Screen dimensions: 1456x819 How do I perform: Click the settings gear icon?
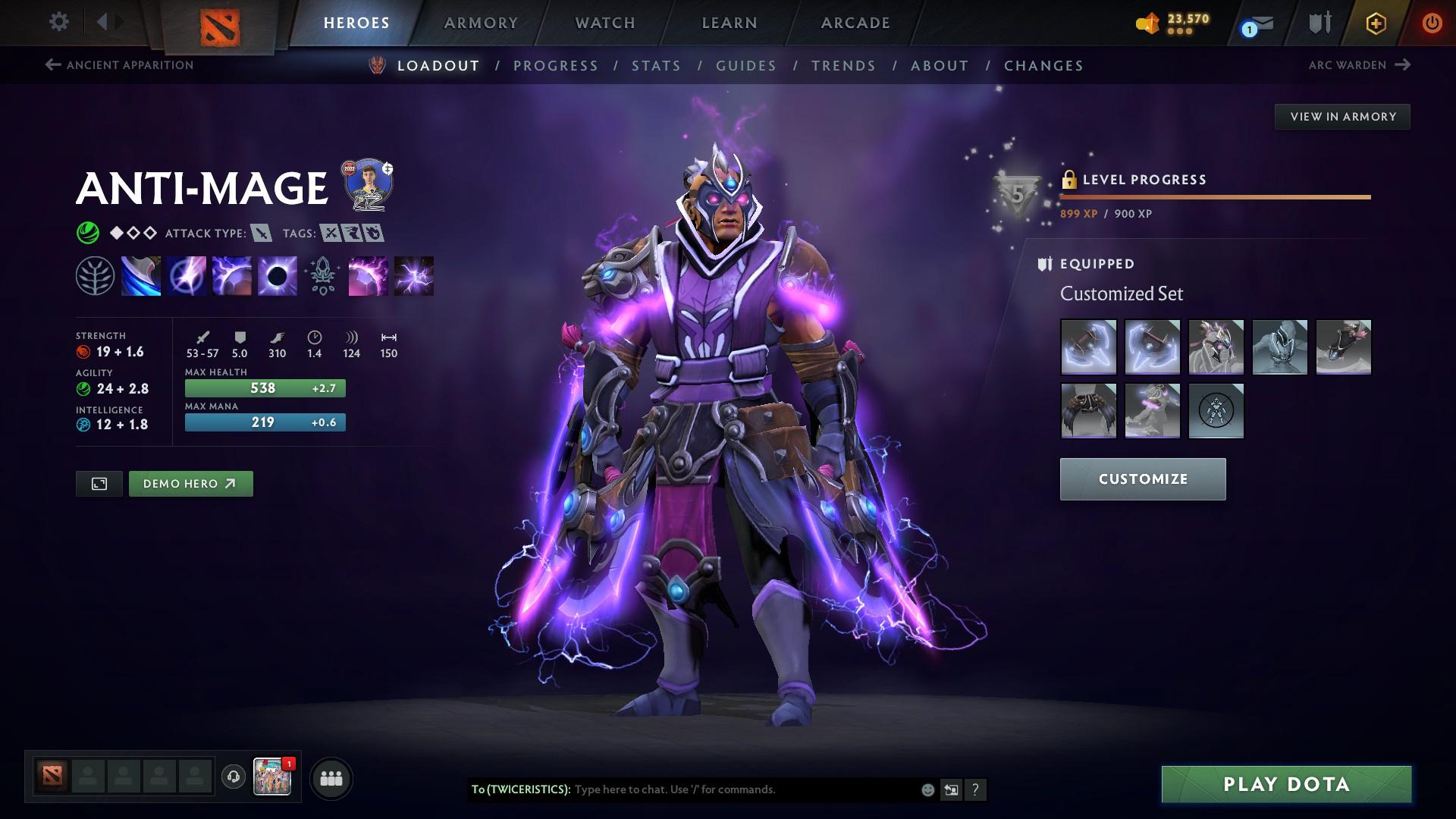click(x=59, y=22)
